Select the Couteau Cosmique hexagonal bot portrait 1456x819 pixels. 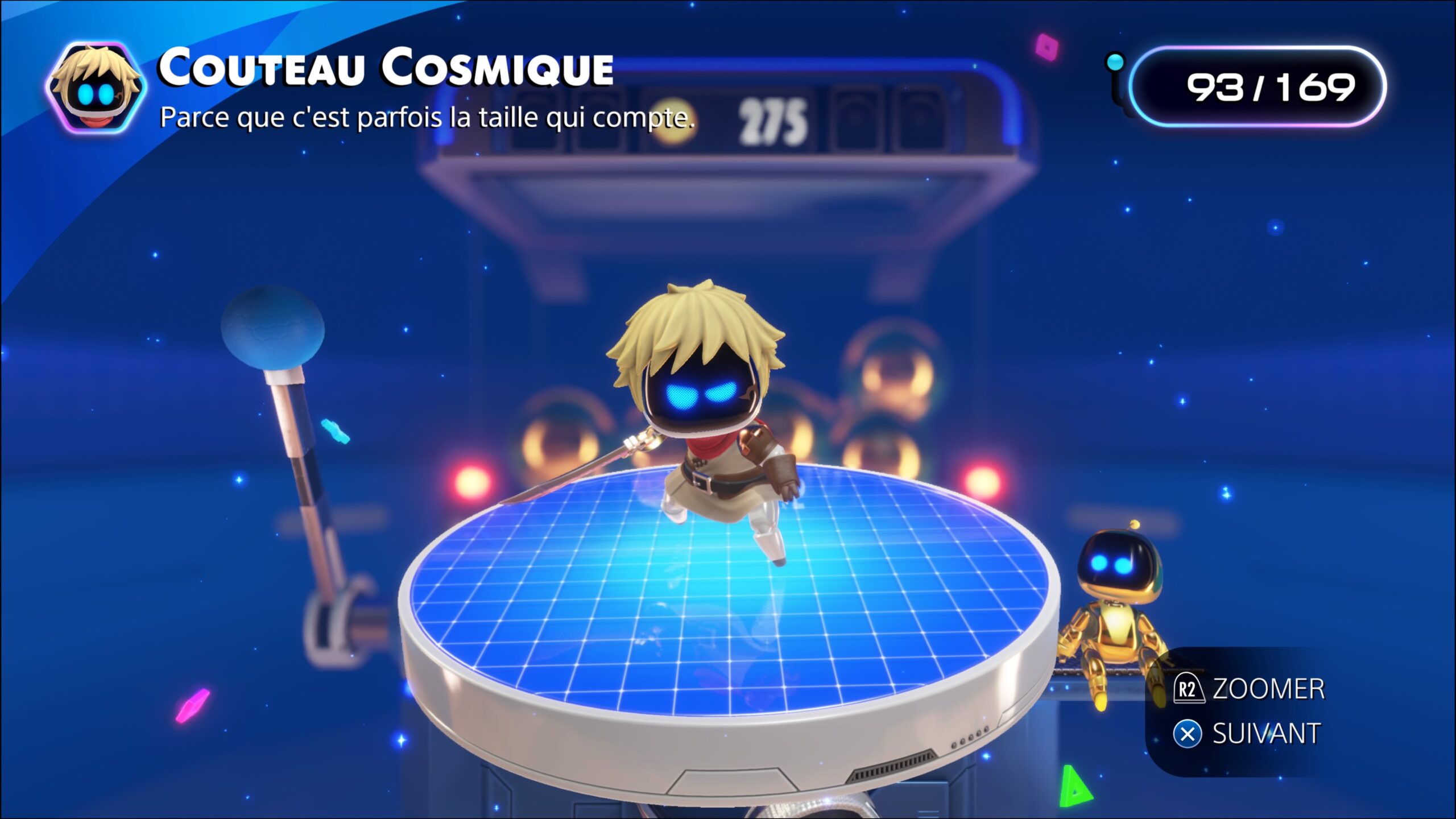(96, 88)
